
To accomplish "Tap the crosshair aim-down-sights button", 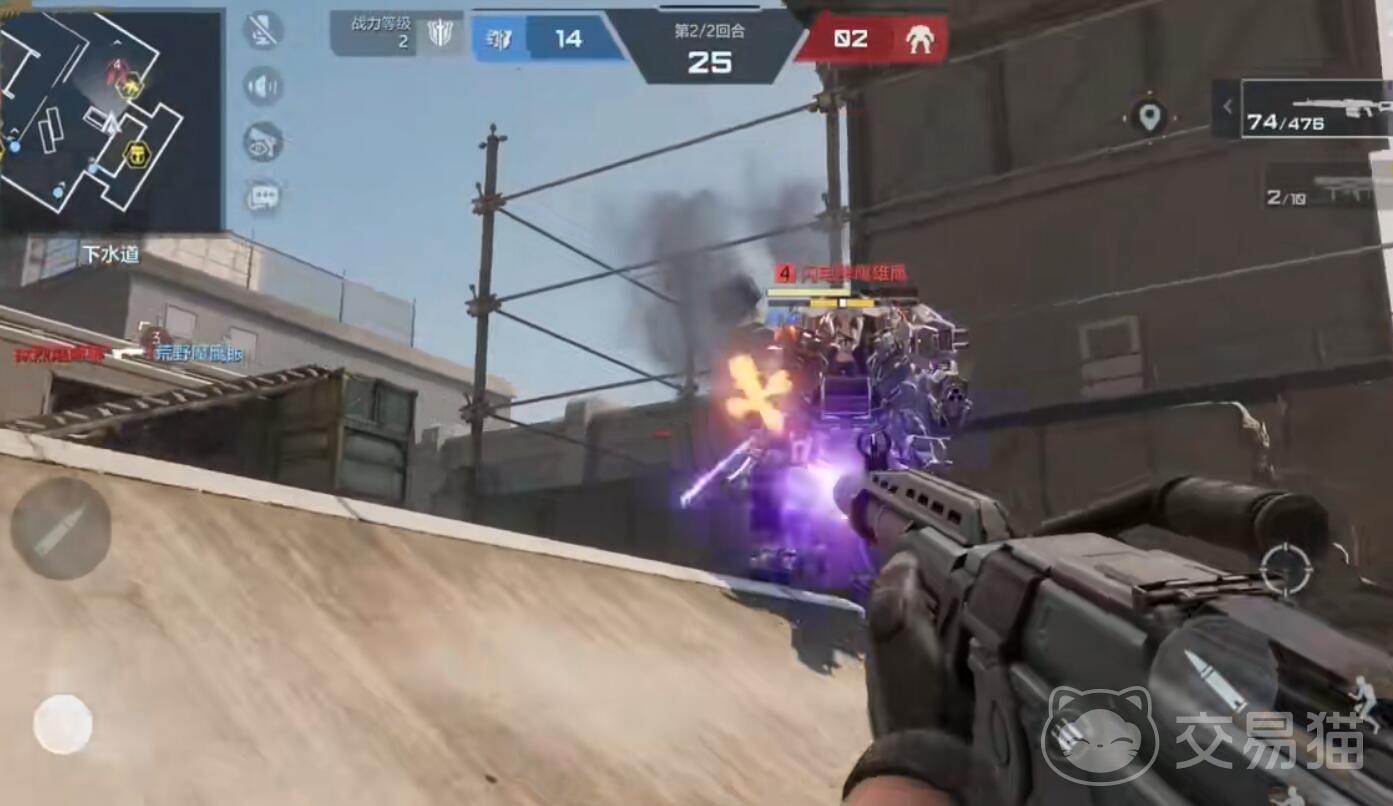I will (1285, 568).
